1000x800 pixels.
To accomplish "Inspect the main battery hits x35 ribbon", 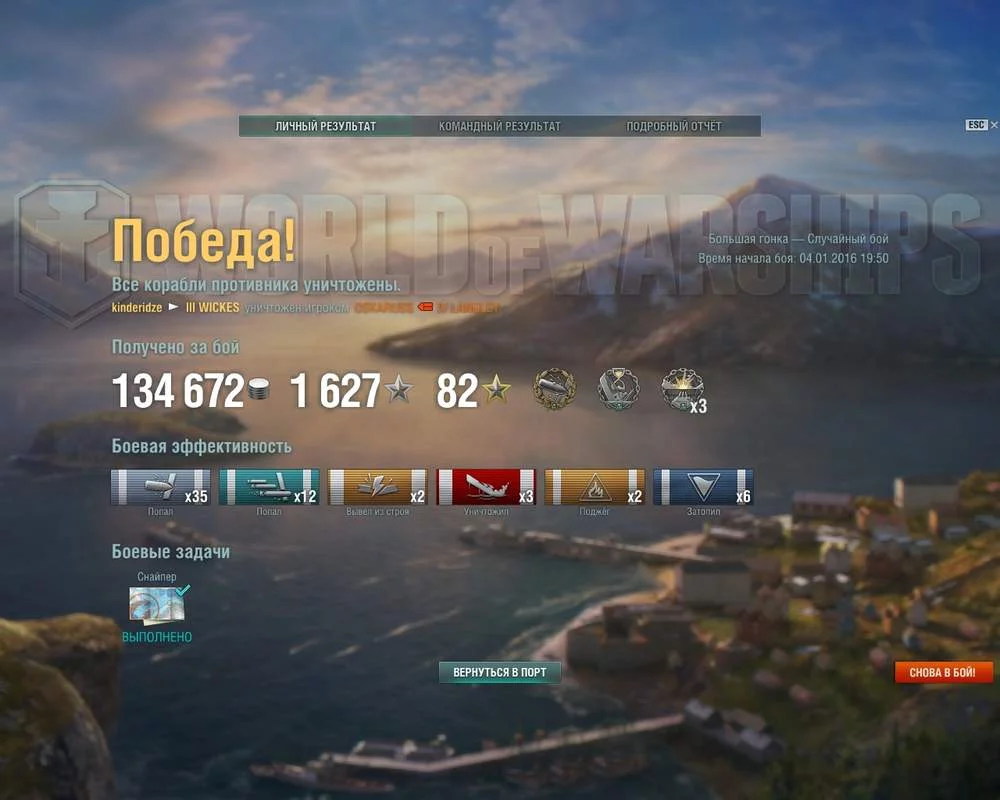I will coord(160,487).
